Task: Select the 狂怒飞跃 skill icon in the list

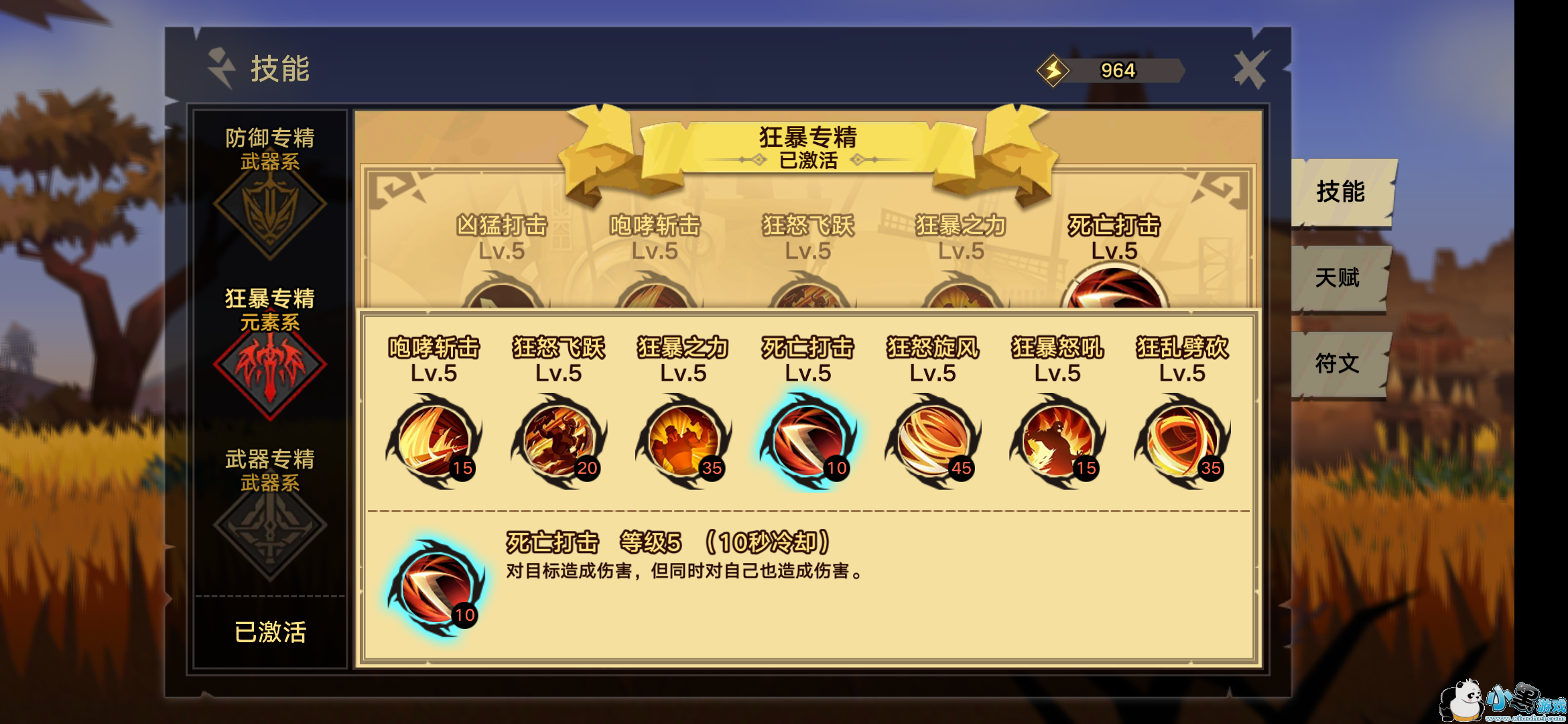Action: click(558, 442)
